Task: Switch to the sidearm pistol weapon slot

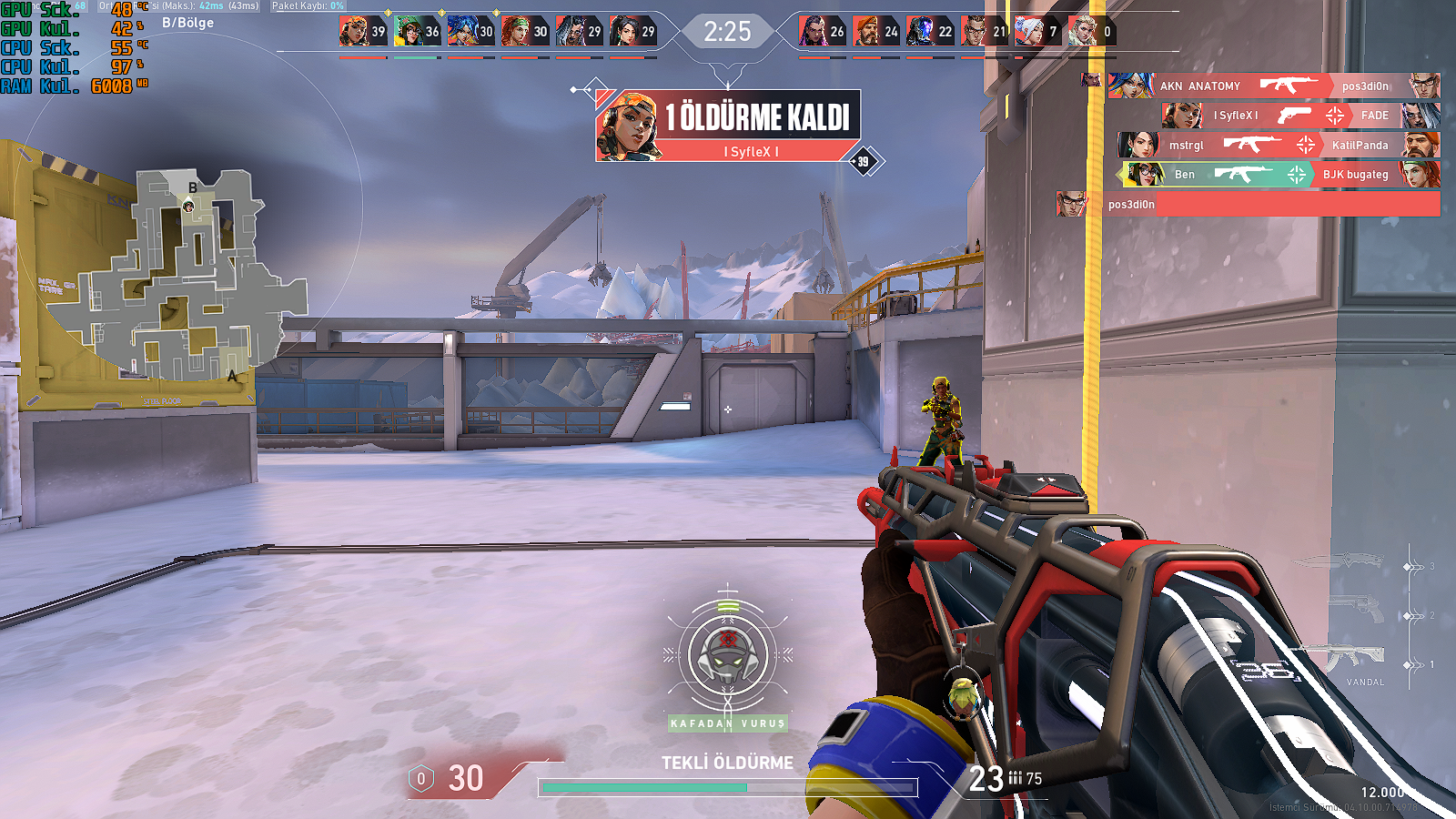Action: [x=1356, y=608]
